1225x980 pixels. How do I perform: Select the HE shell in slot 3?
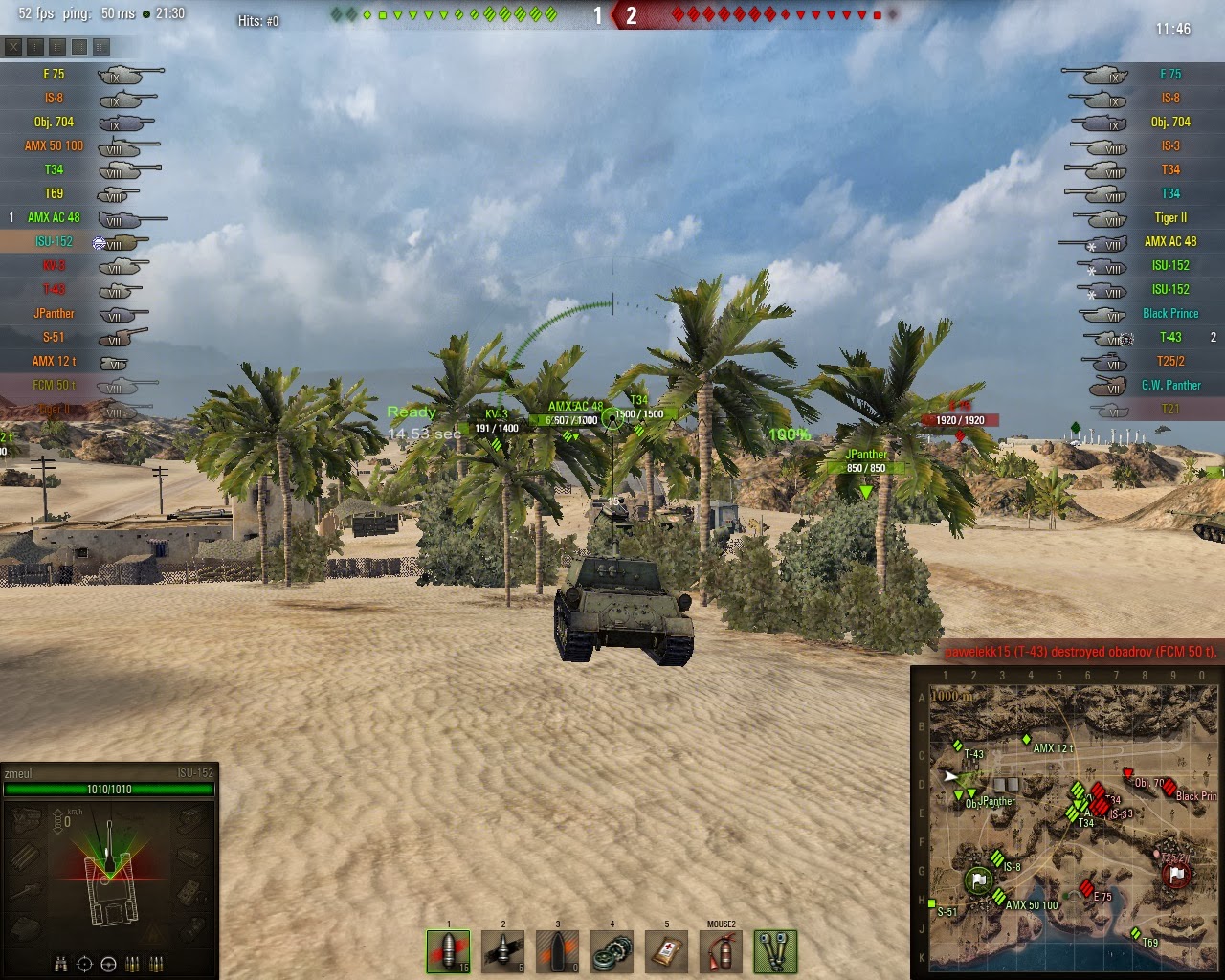[556, 951]
